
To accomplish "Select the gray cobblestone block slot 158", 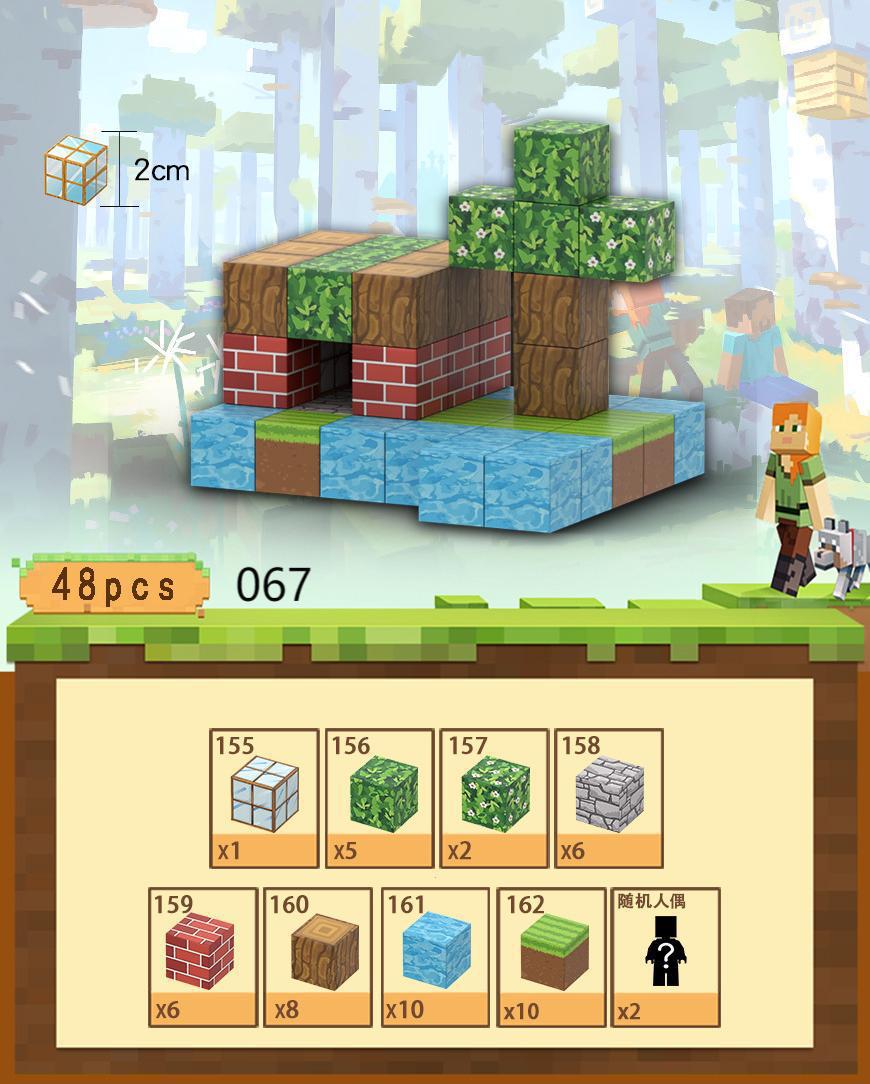I will click(x=609, y=797).
